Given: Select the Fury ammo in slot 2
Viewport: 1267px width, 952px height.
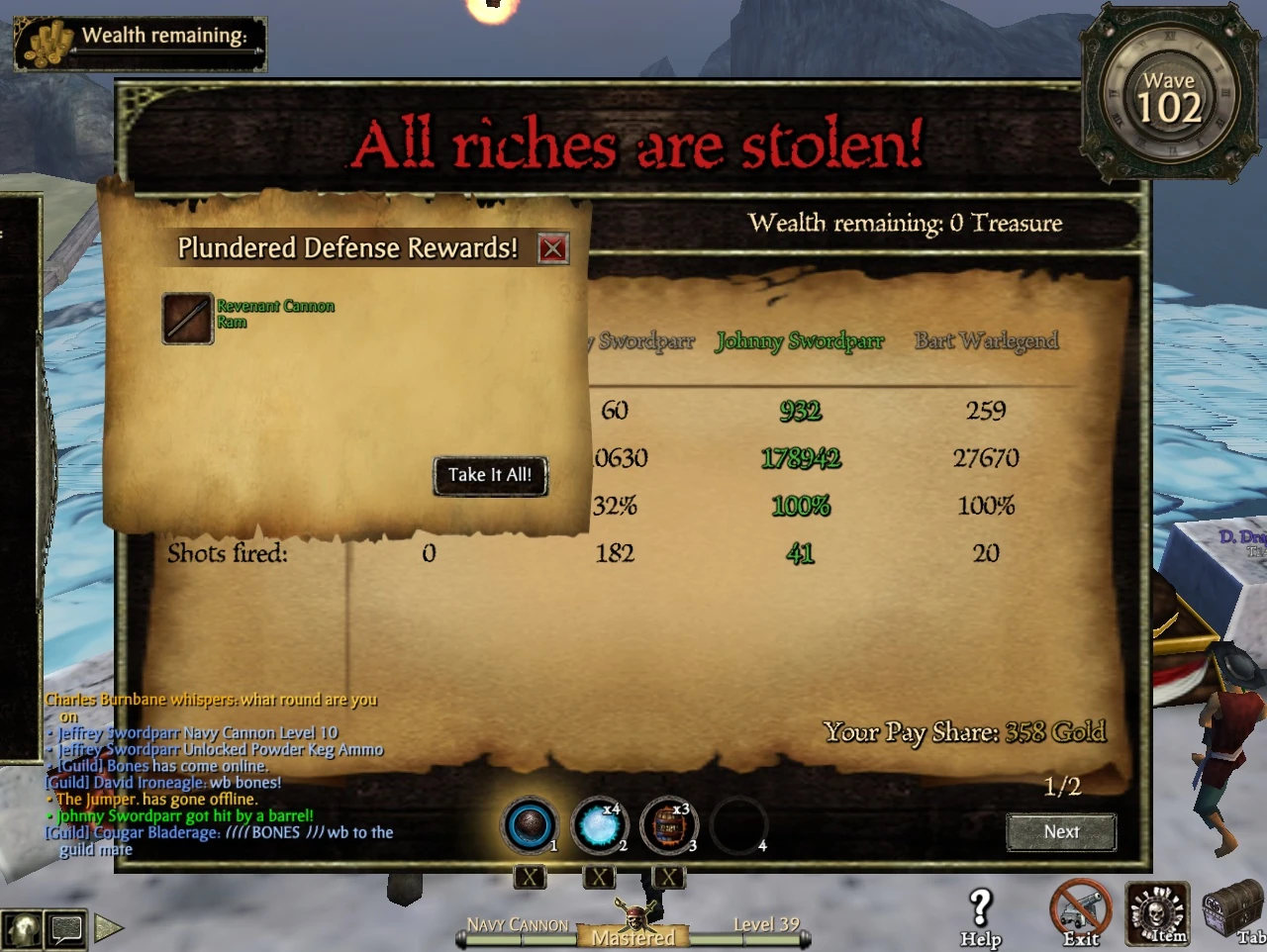Looking at the screenshot, I should [599, 826].
